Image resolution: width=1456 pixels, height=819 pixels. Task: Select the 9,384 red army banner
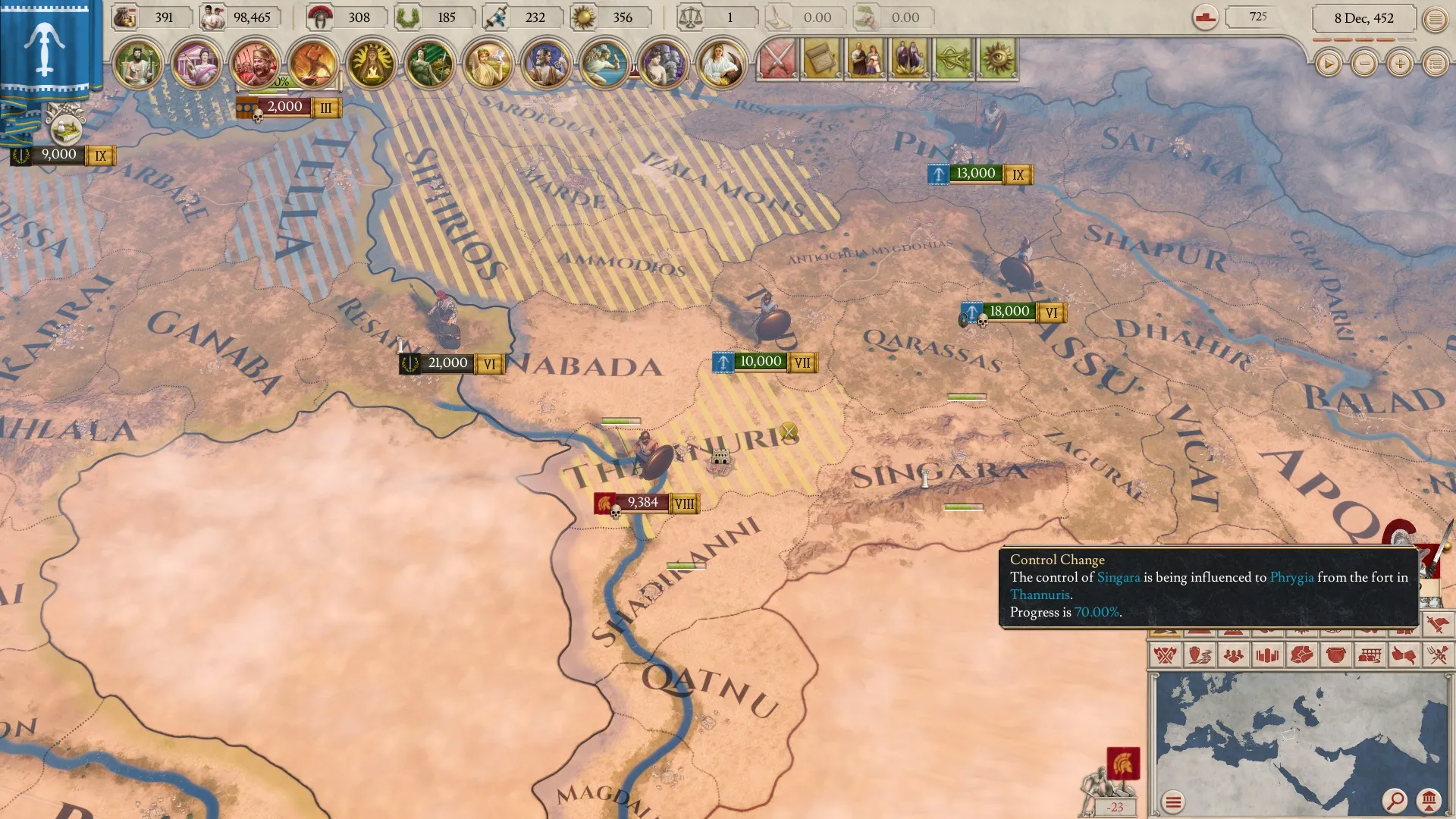(x=642, y=503)
